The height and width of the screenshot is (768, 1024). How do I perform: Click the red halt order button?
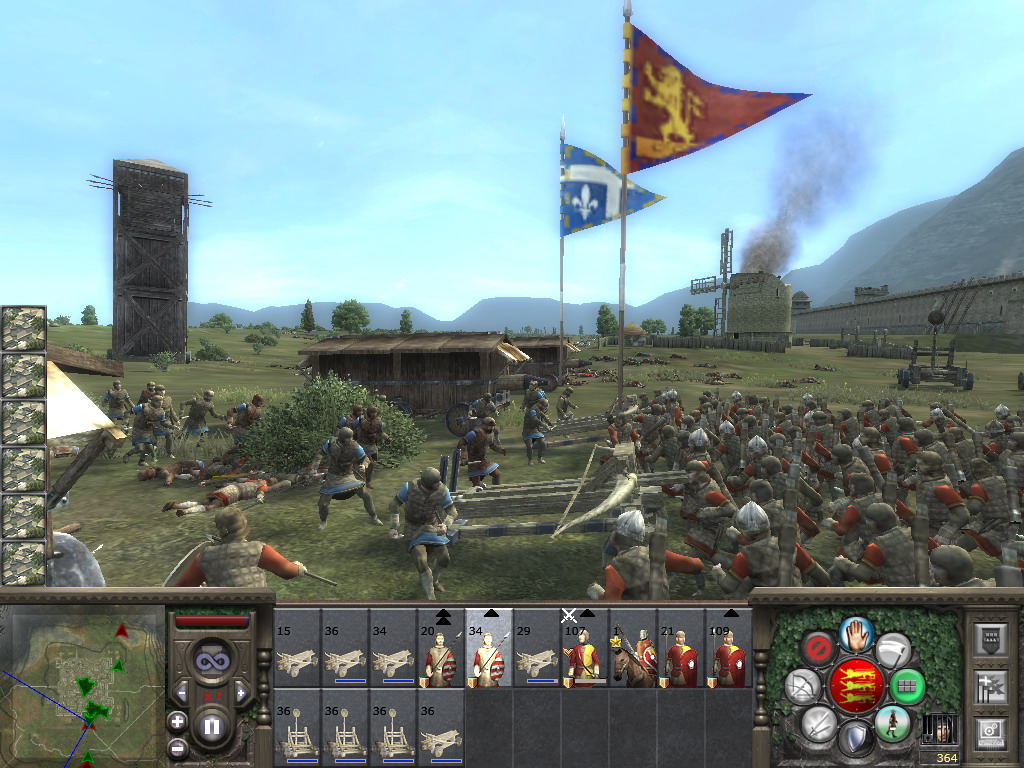coord(820,648)
